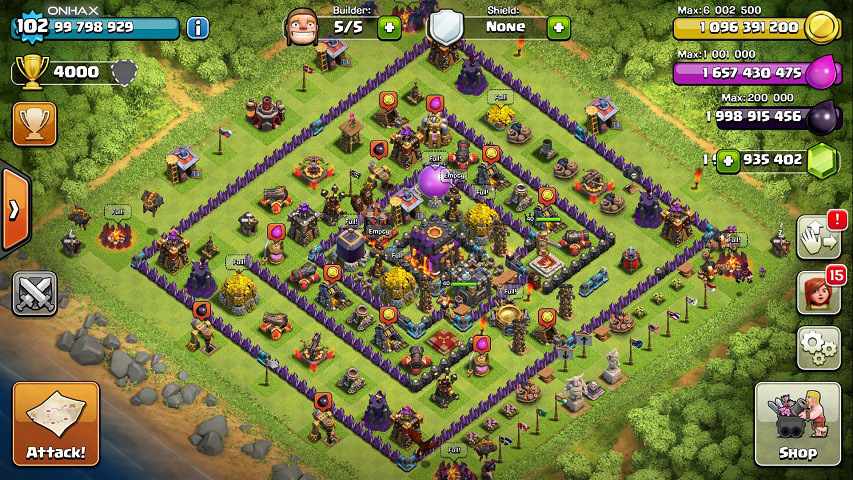853x480 pixels.
Task: Tap the trophy count badge
Action: tap(60, 72)
